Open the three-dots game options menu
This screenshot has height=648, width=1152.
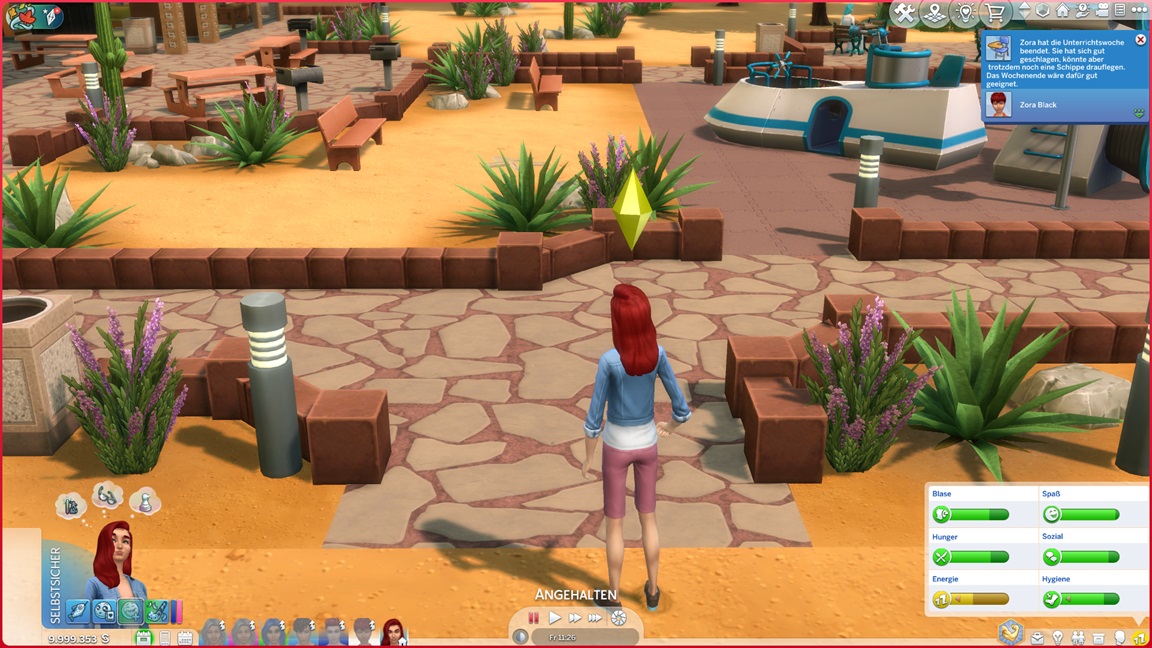click(1138, 10)
